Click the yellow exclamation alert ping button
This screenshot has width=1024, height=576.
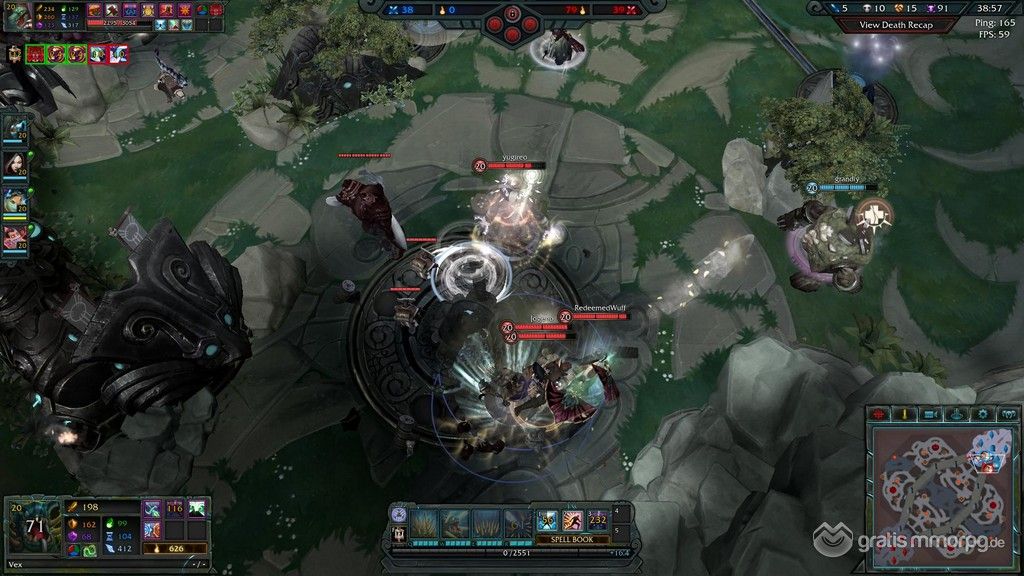pos(904,414)
